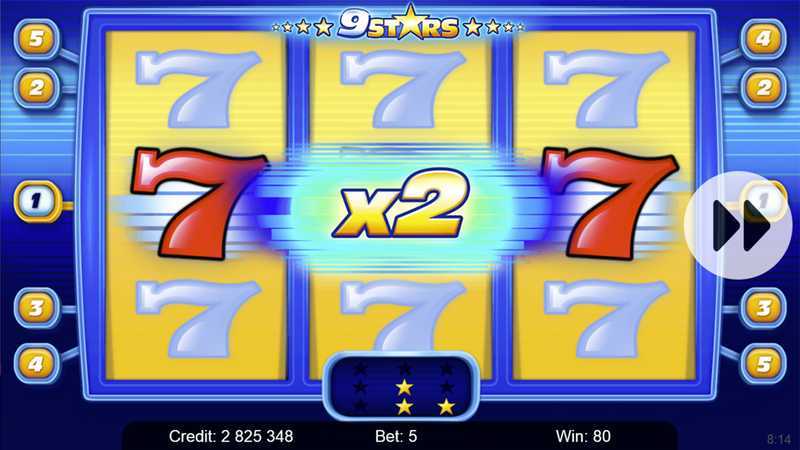
Task: Select payline 5 marker on the left edge
Action: point(36,39)
